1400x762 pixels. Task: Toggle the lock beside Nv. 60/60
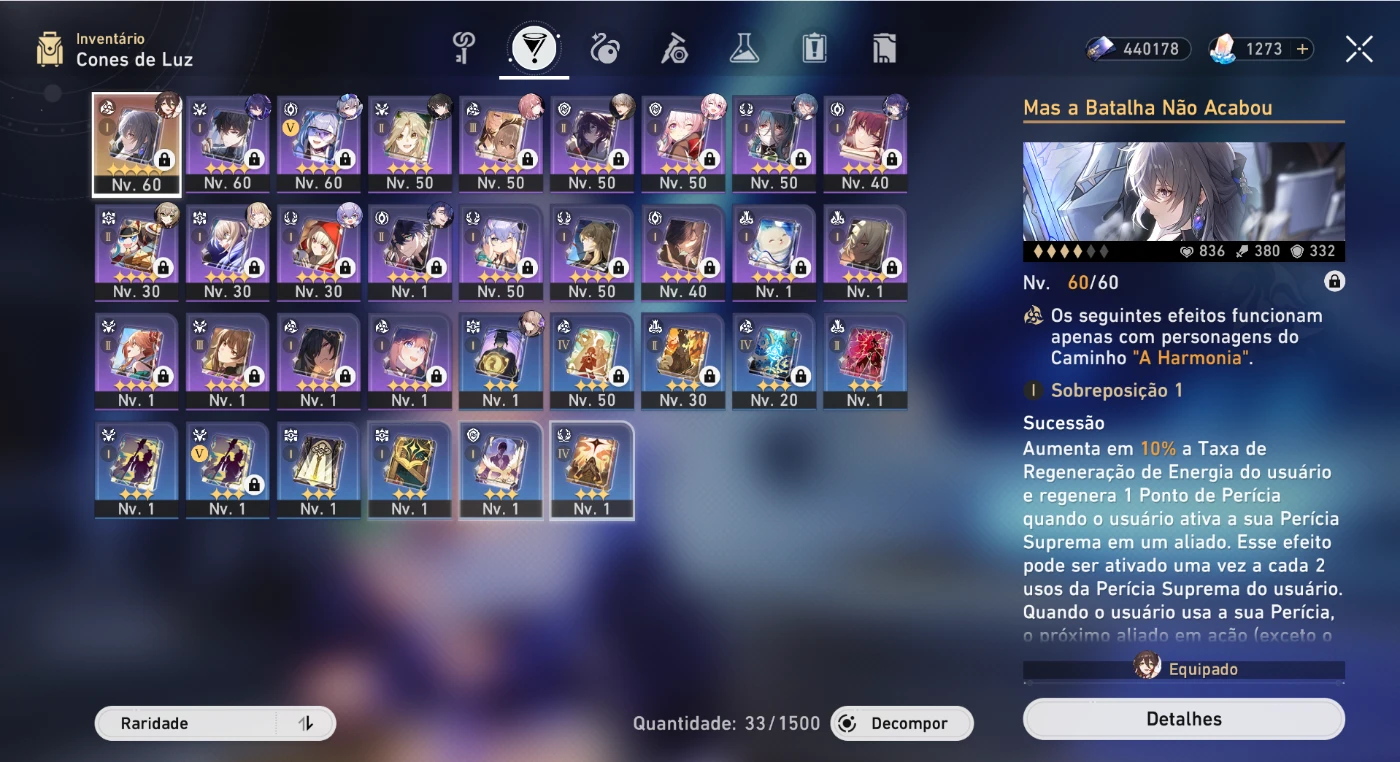1336,282
